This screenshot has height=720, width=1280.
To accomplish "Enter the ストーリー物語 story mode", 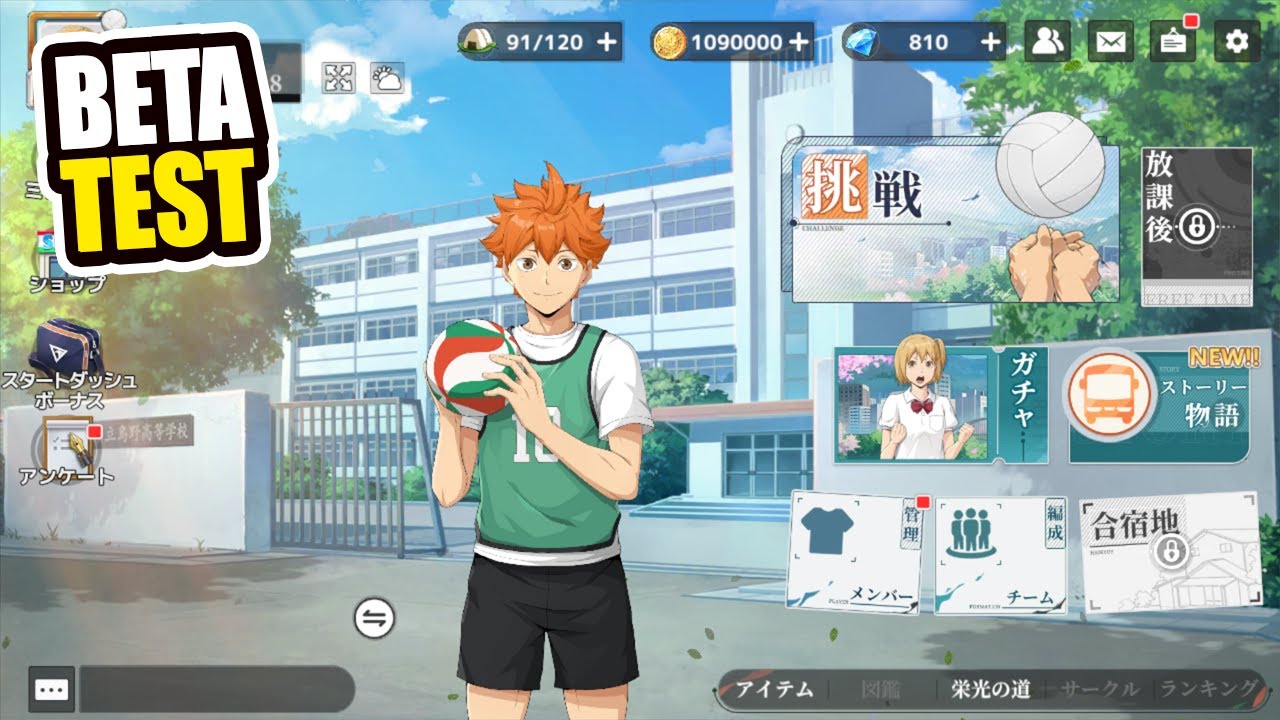I will pos(1160,407).
